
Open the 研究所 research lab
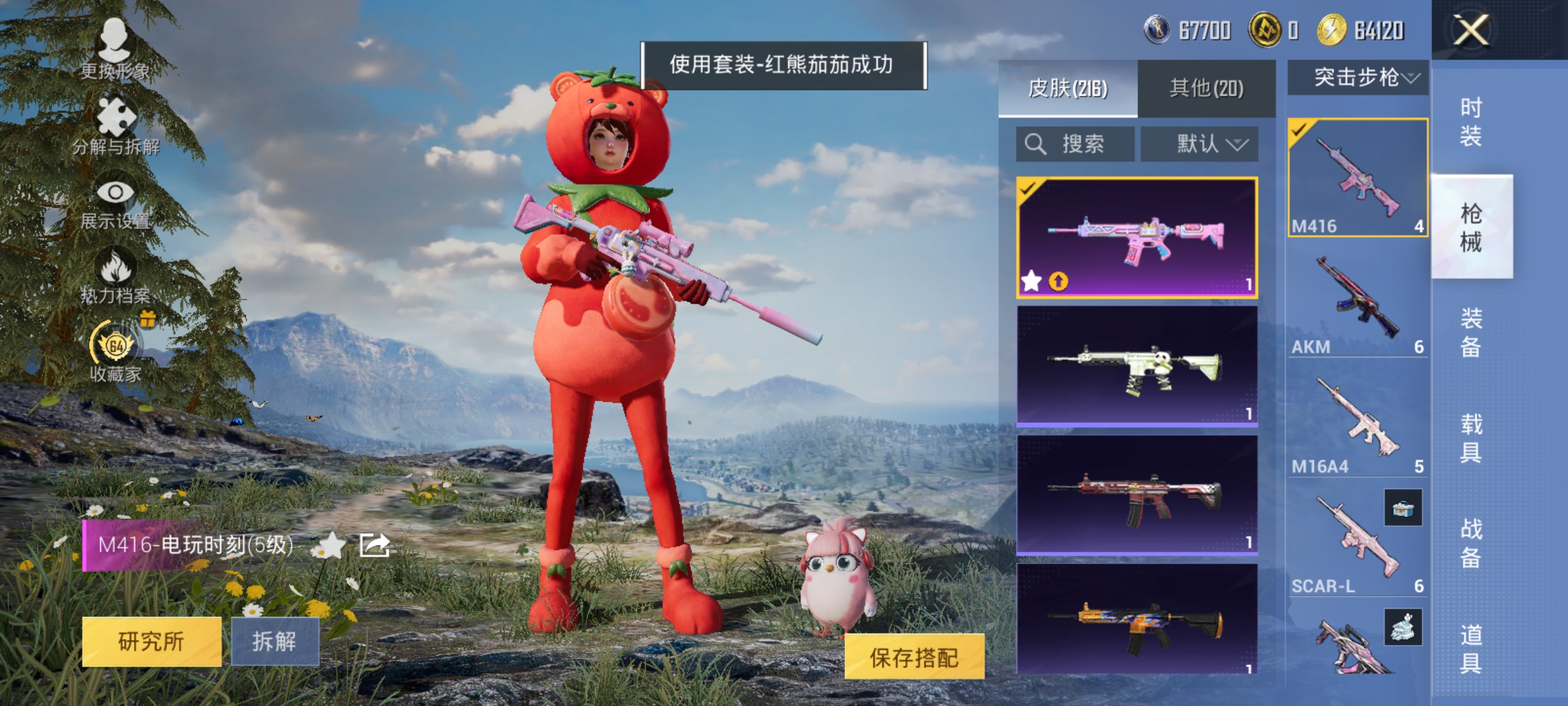[152, 641]
